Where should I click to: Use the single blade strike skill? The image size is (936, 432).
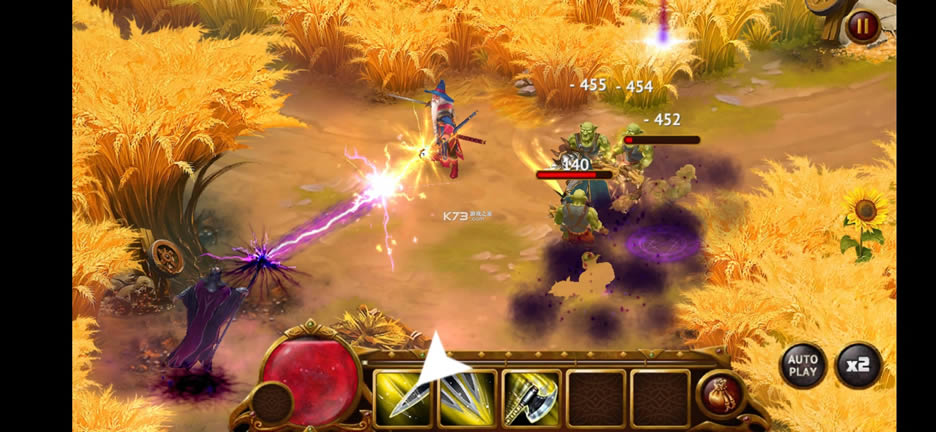pyautogui.click(x=403, y=398)
